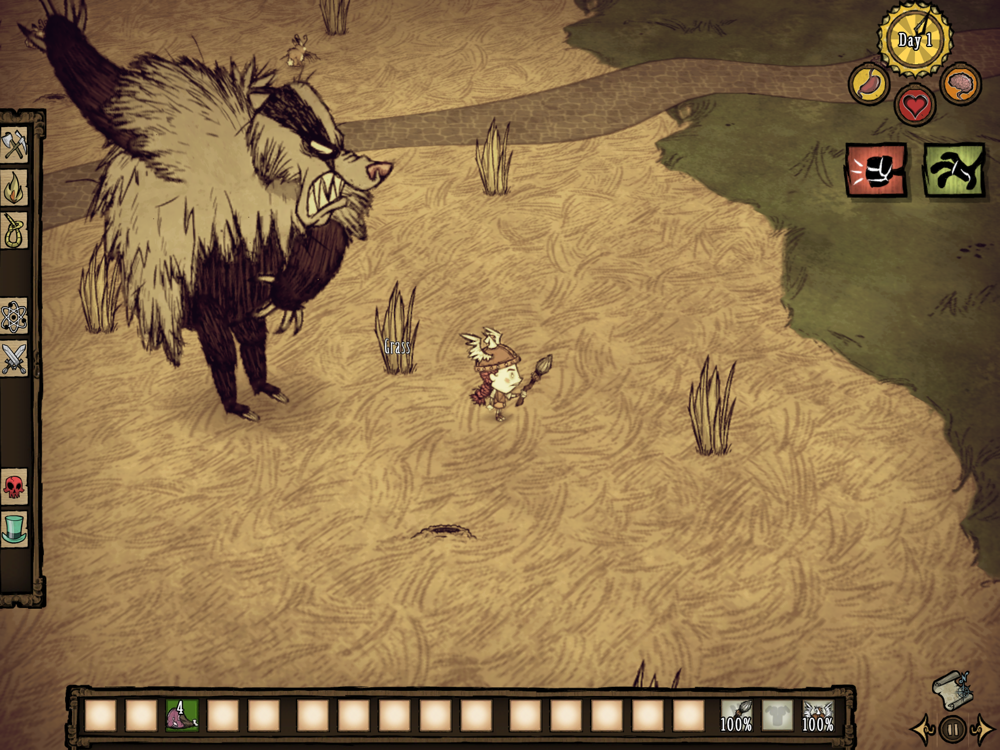Image resolution: width=1000 pixels, height=750 pixels.
Task: Select the empty body armor slot
Action: 777,715
